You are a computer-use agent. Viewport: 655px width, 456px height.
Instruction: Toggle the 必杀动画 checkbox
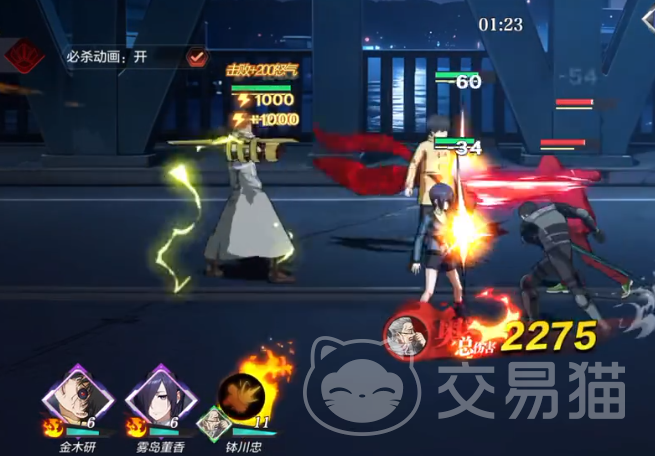pos(197,56)
